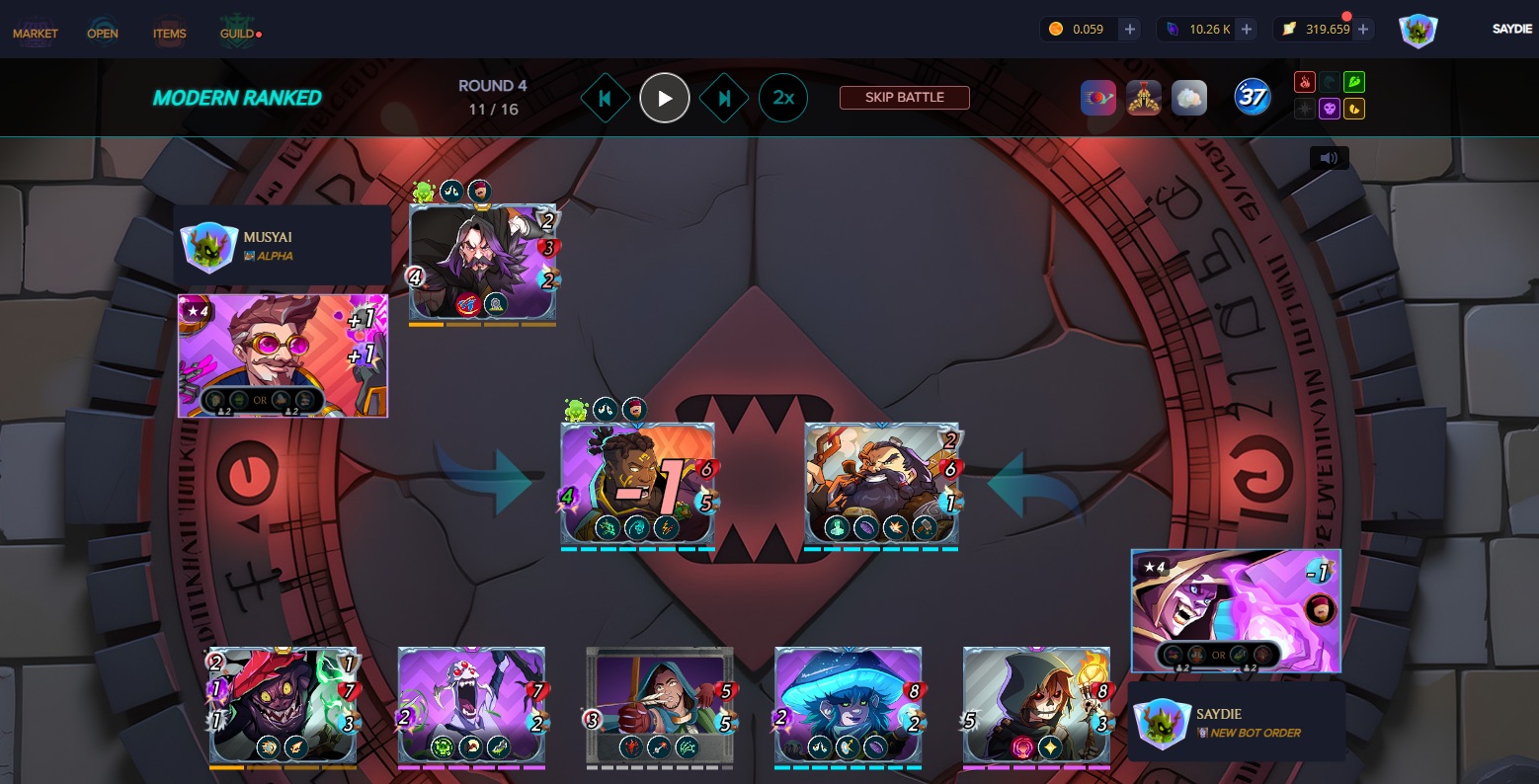Open the Guild menu
The image size is (1539, 784).
(x=237, y=34)
